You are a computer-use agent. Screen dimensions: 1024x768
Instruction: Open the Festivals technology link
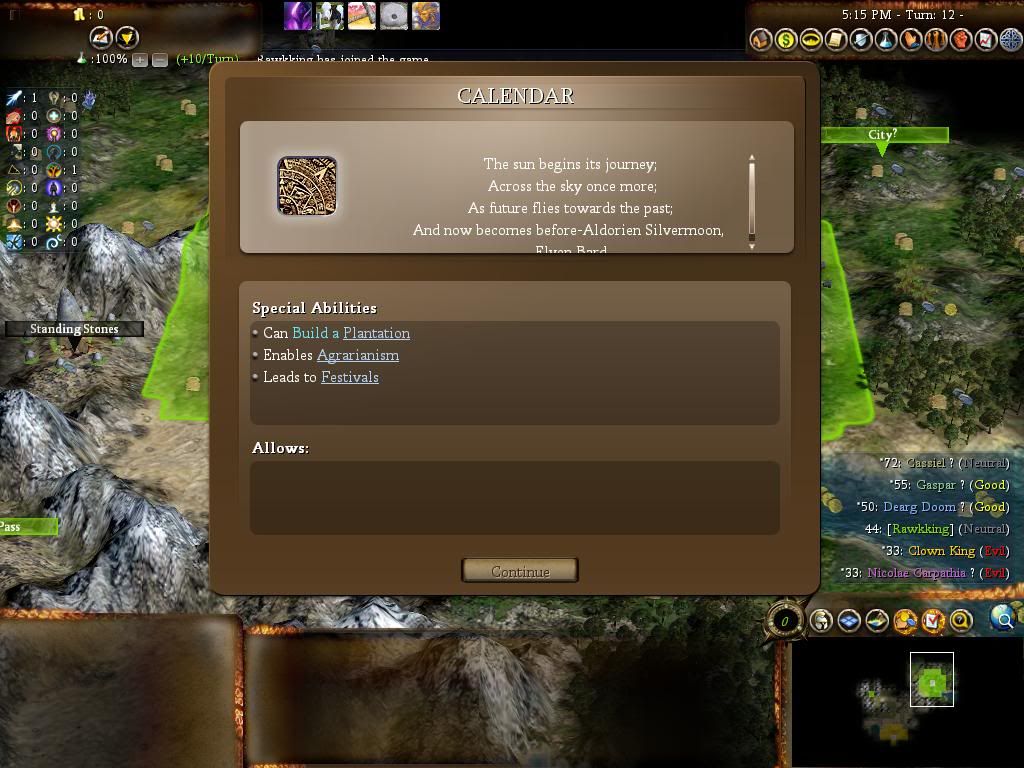(x=349, y=377)
